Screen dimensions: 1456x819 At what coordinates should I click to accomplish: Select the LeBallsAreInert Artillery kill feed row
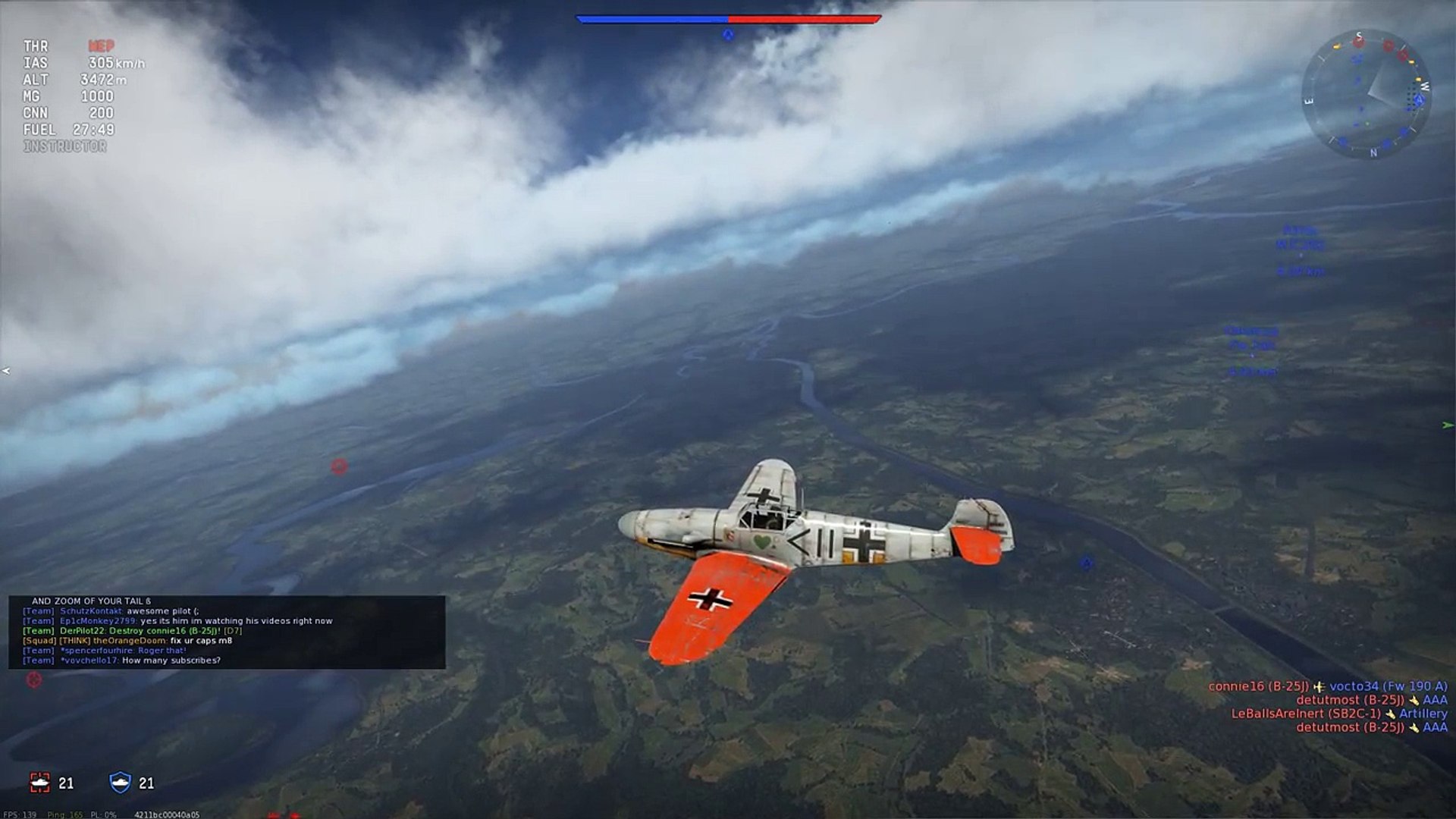pos(1338,714)
